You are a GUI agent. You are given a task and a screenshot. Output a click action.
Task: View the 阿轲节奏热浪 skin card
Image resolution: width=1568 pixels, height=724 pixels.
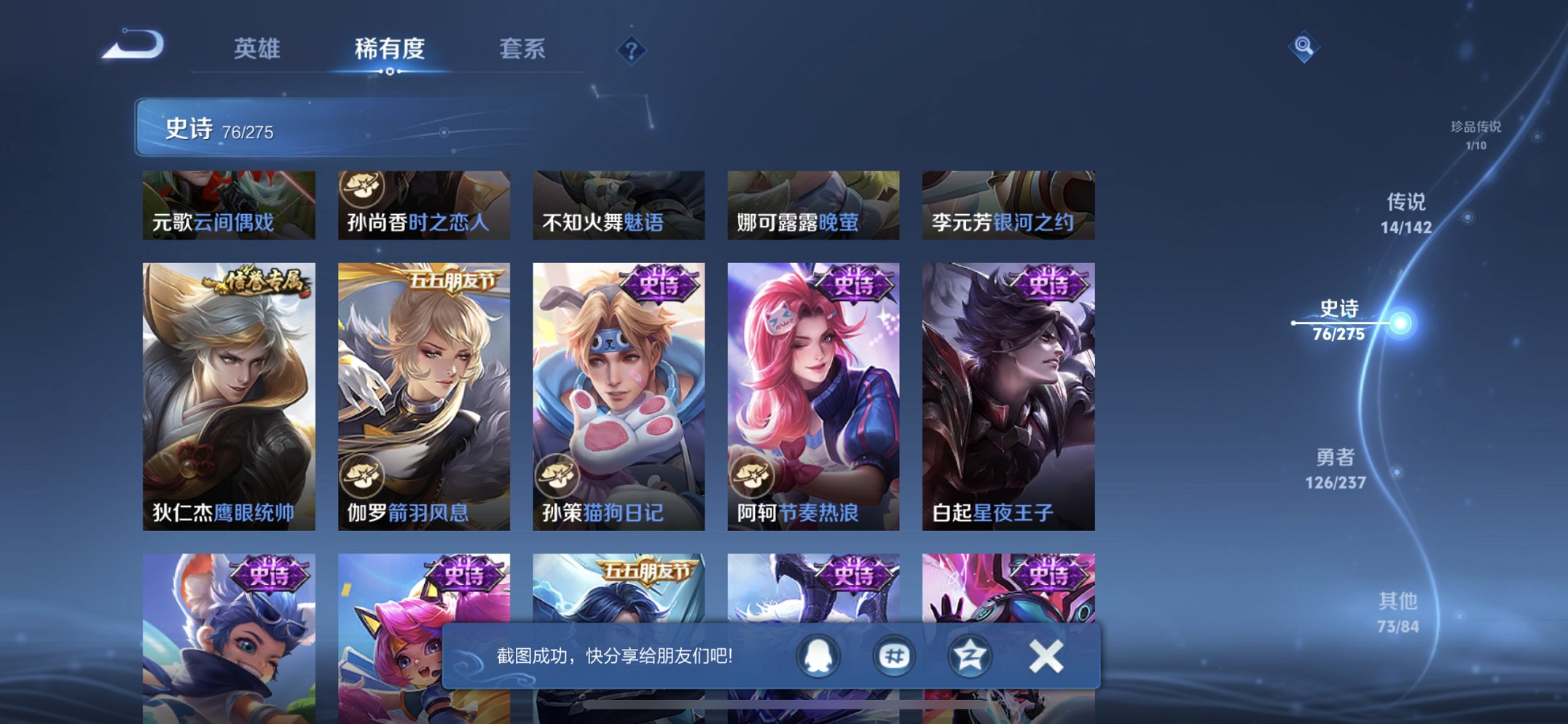[x=813, y=393]
